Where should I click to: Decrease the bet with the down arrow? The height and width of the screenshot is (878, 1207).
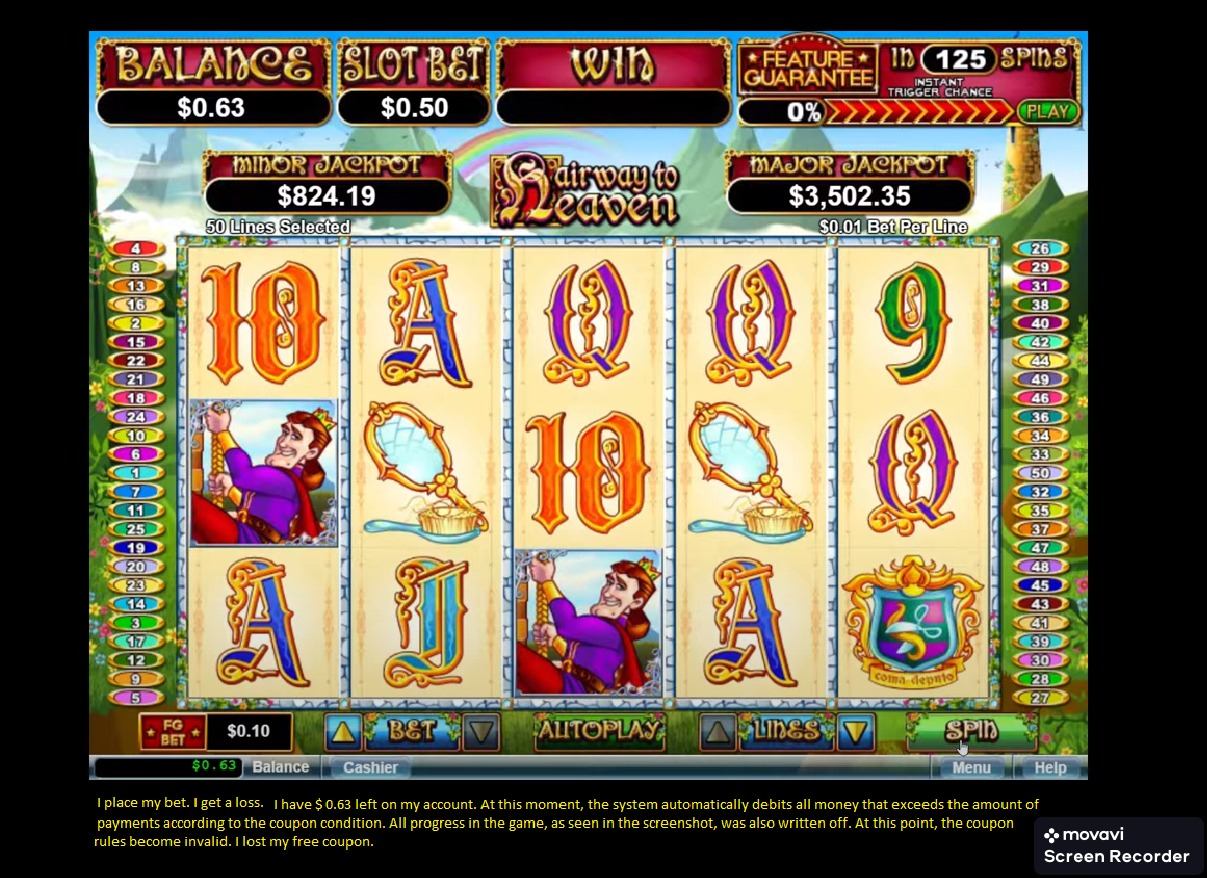point(482,732)
